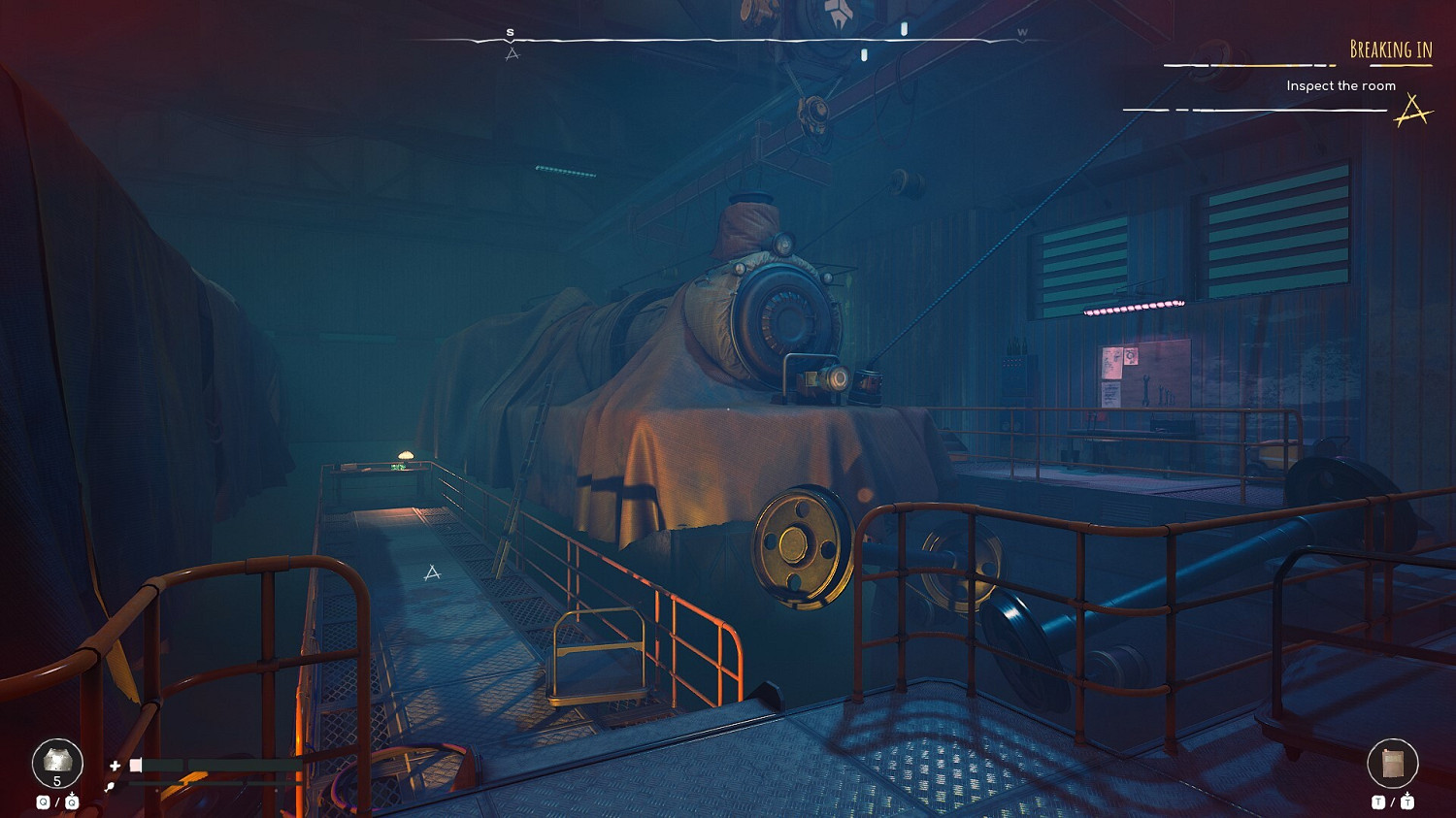This screenshot has height=818, width=1456.
Task: Click the compass pointer arrow under the S
Action: (513, 52)
